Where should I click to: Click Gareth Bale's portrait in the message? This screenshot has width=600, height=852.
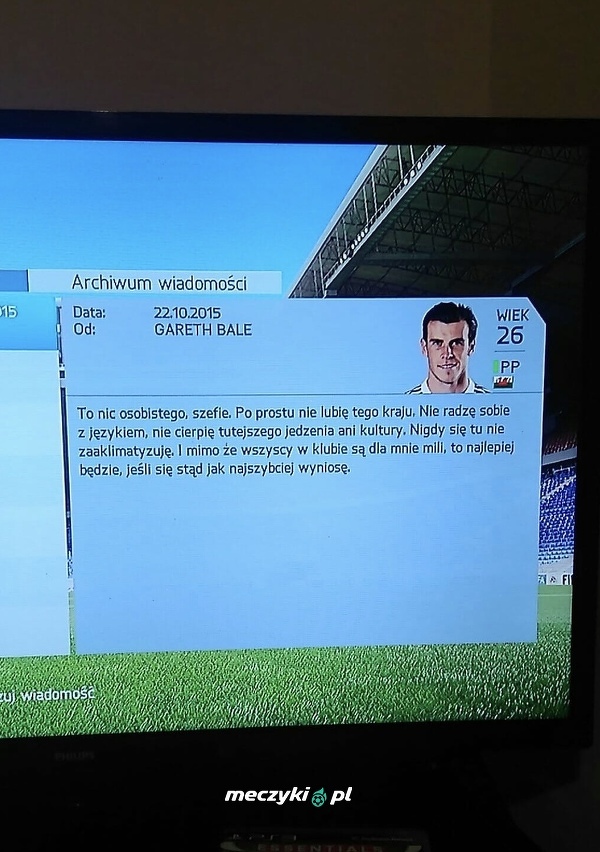point(449,347)
